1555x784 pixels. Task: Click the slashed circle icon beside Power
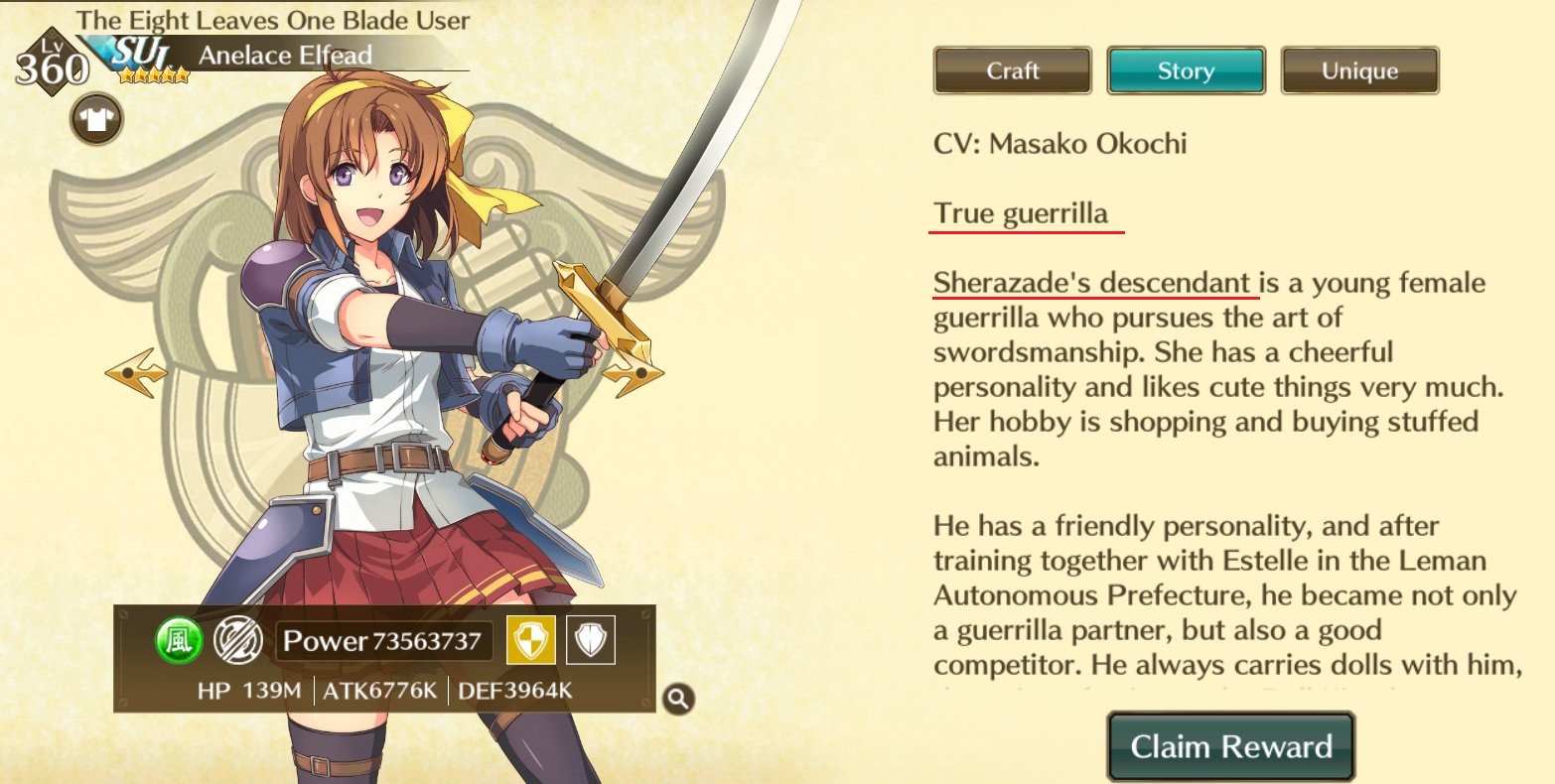click(x=237, y=641)
